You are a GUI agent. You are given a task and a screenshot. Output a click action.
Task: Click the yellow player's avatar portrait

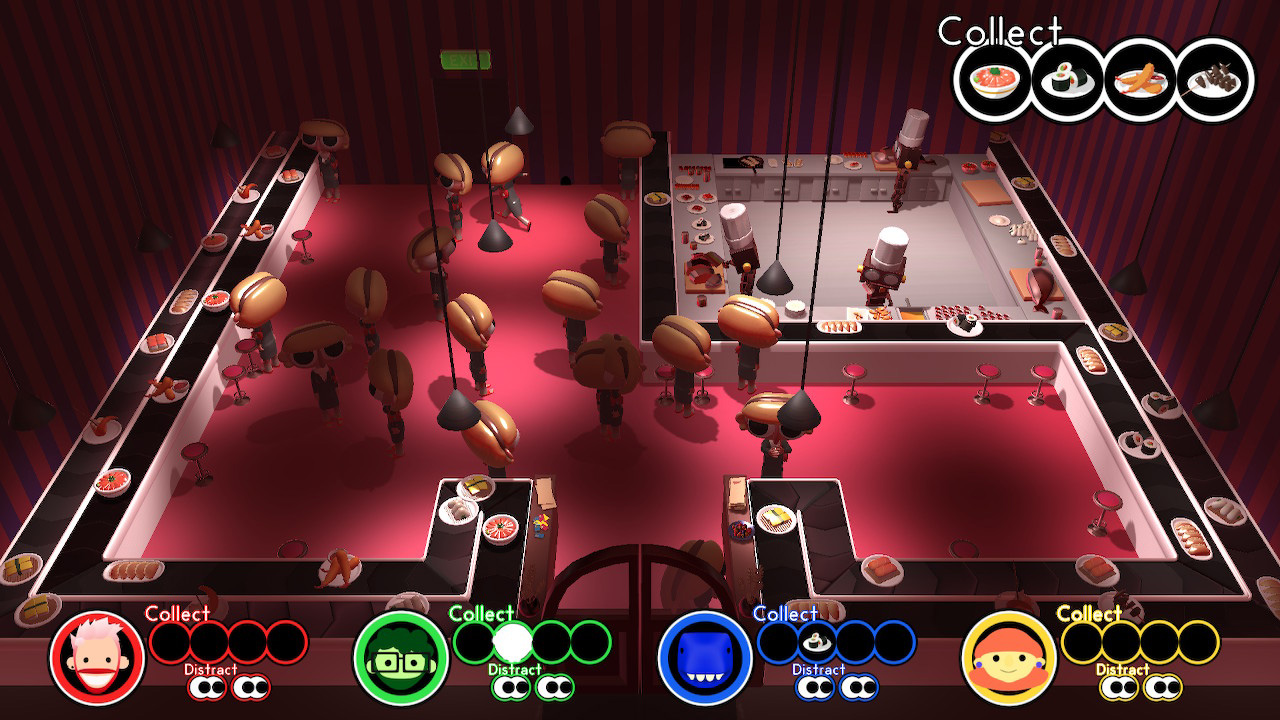click(x=1012, y=660)
